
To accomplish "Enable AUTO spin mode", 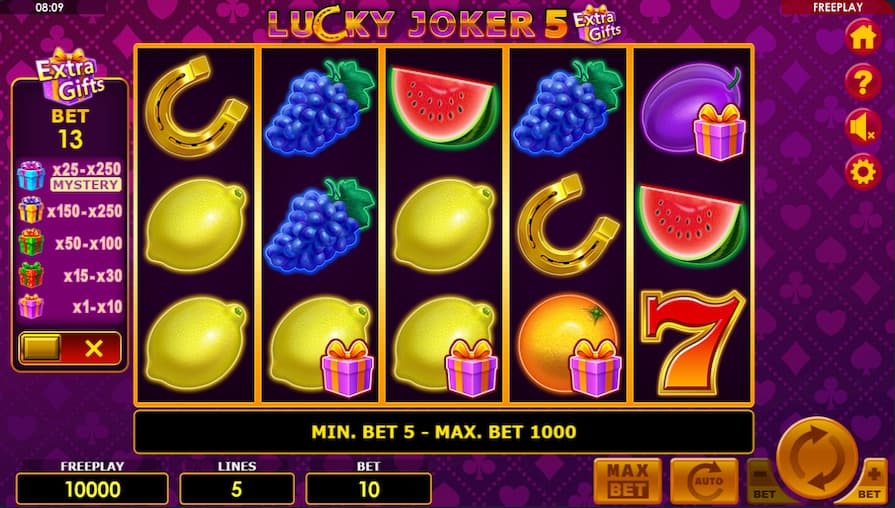I will pyautogui.click(x=703, y=481).
